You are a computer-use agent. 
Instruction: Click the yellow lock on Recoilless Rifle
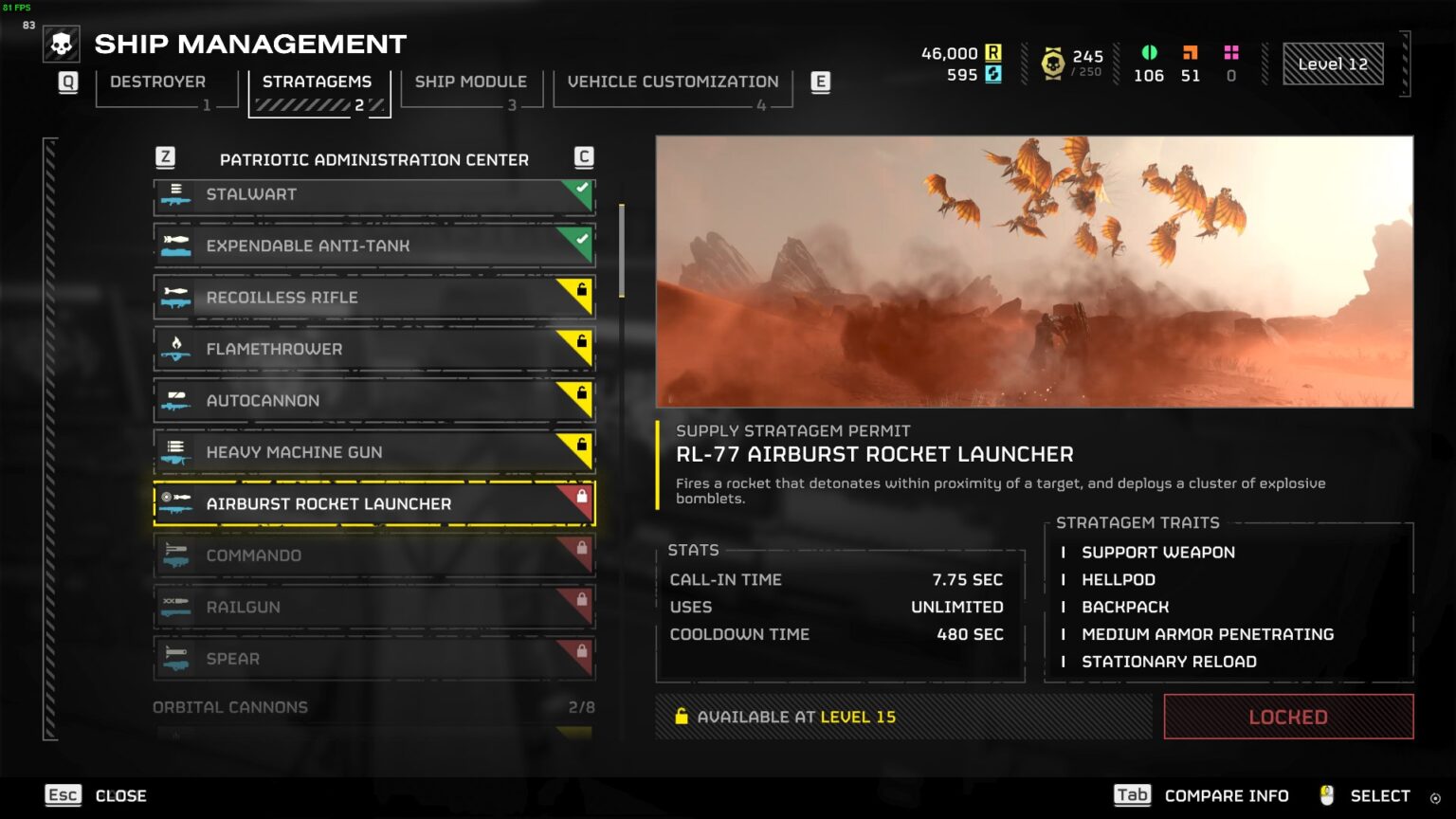(x=582, y=289)
